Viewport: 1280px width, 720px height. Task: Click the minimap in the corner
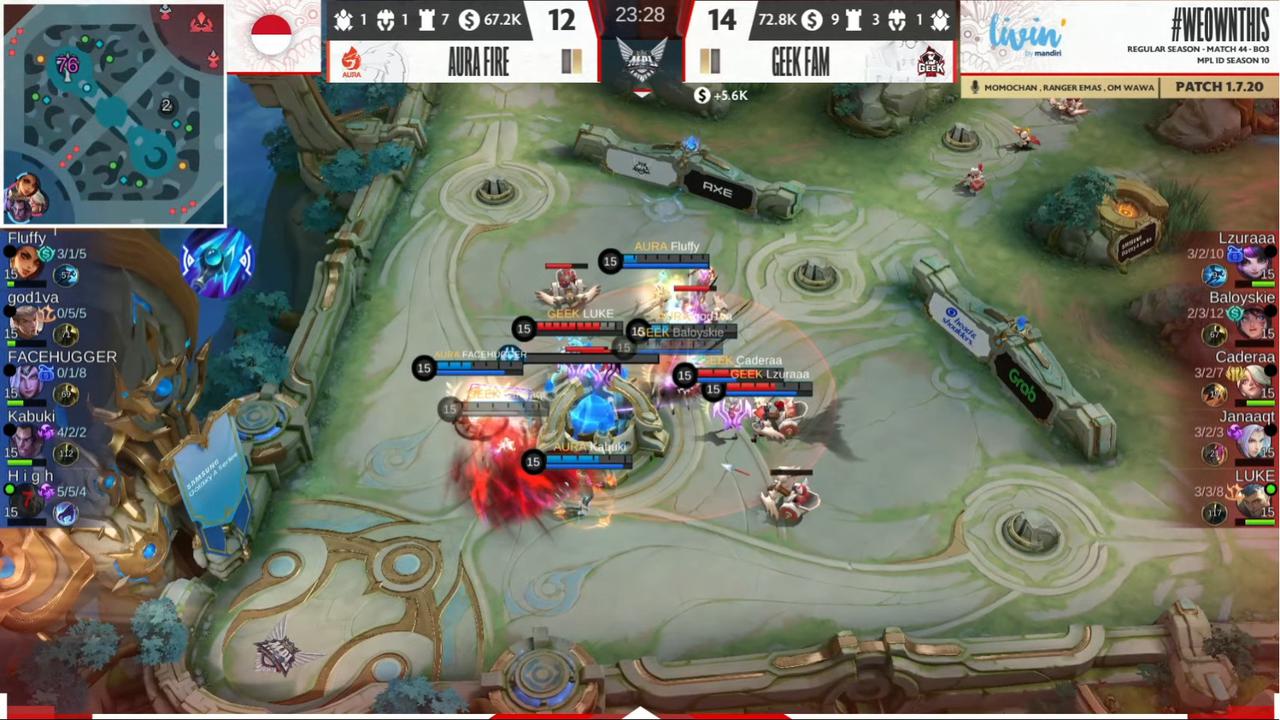point(113,113)
